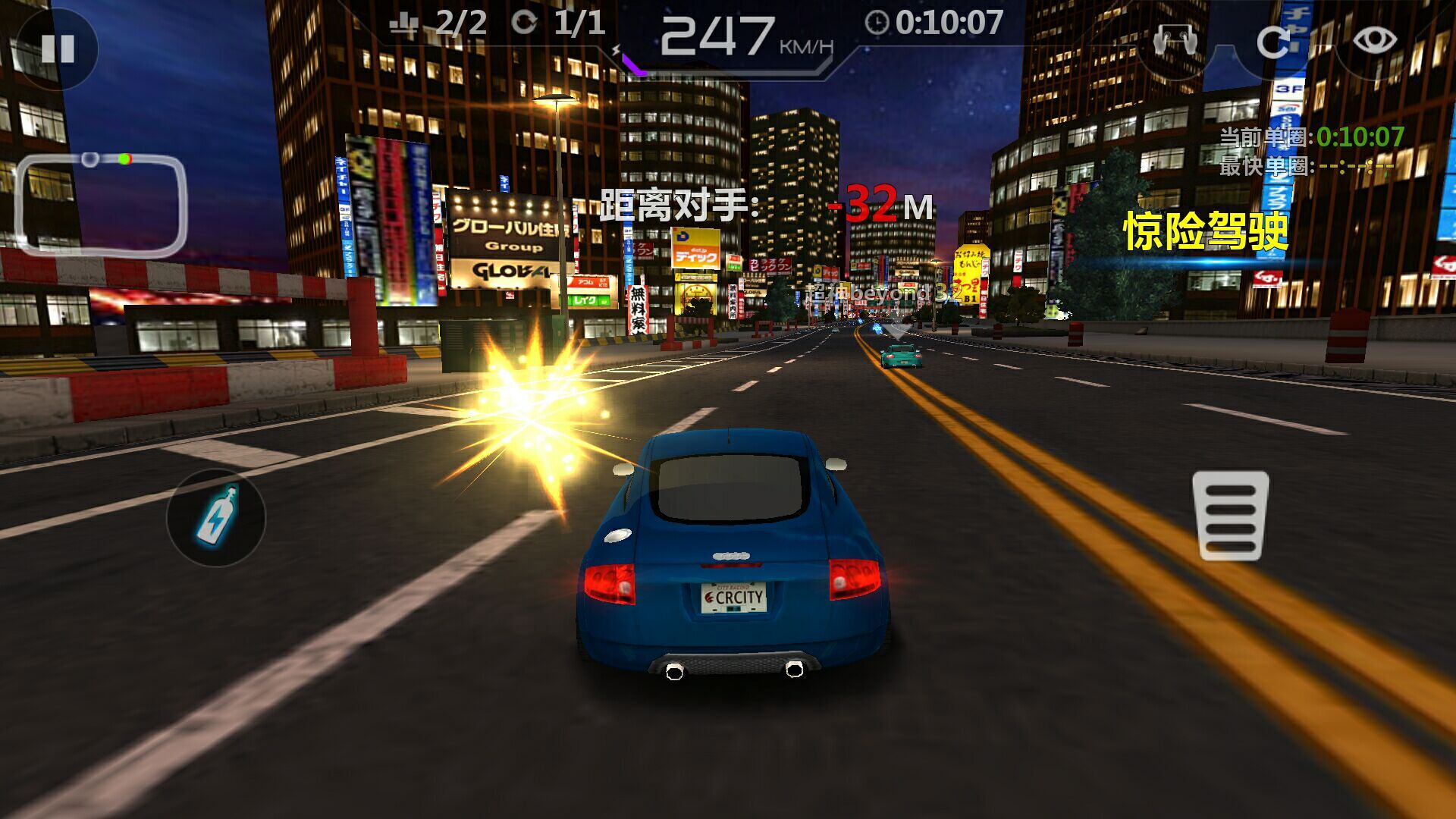Reset the car with the circular arrow
The height and width of the screenshot is (819, 1456).
[x=1273, y=42]
